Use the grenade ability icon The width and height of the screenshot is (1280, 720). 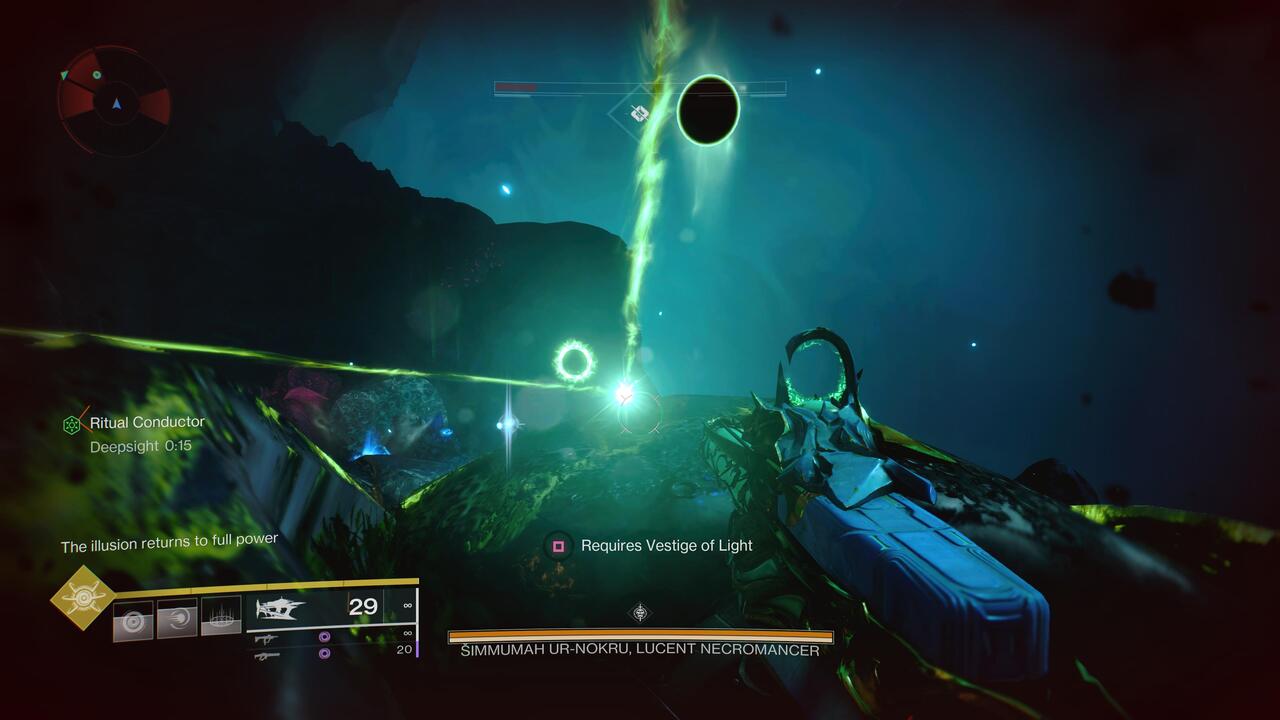click(133, 619)
